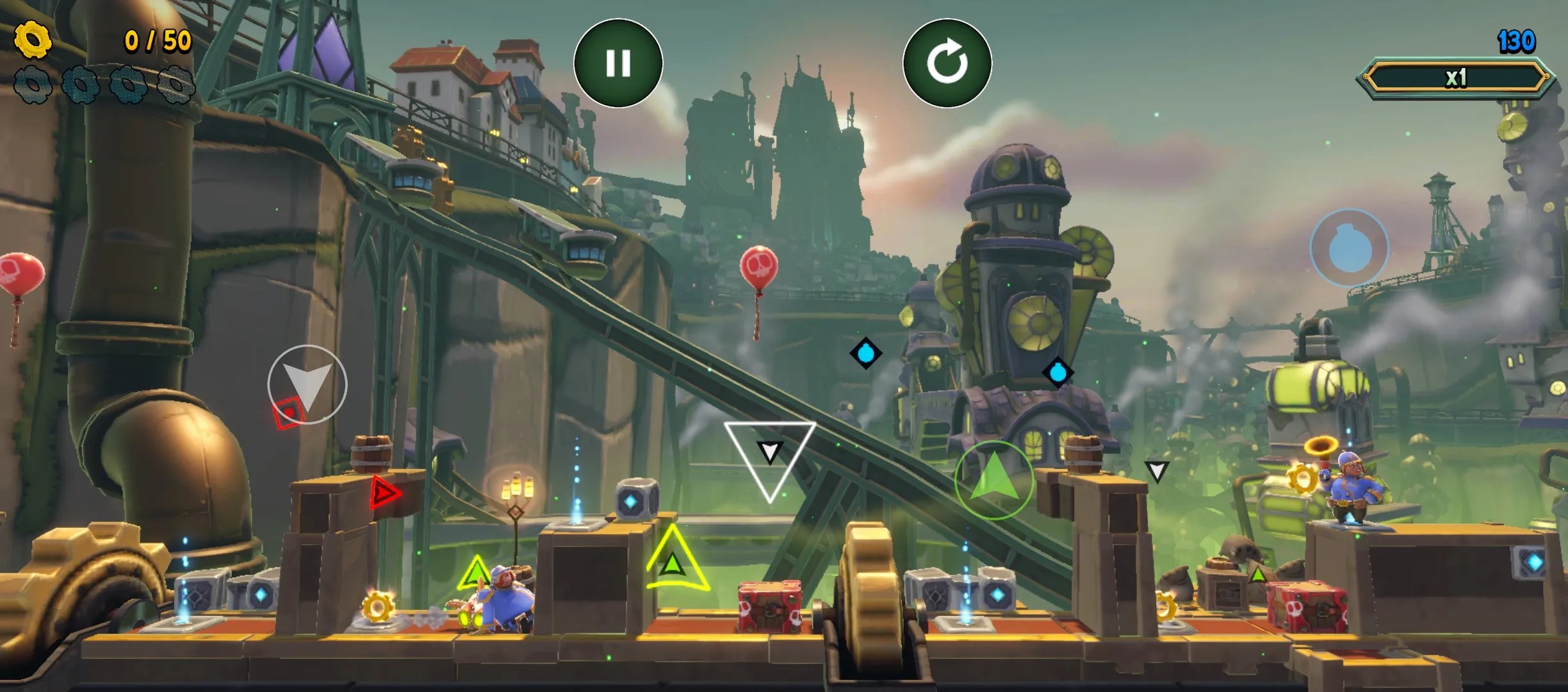
Task: Restart the level with the retry button
Action: [948, 62]
